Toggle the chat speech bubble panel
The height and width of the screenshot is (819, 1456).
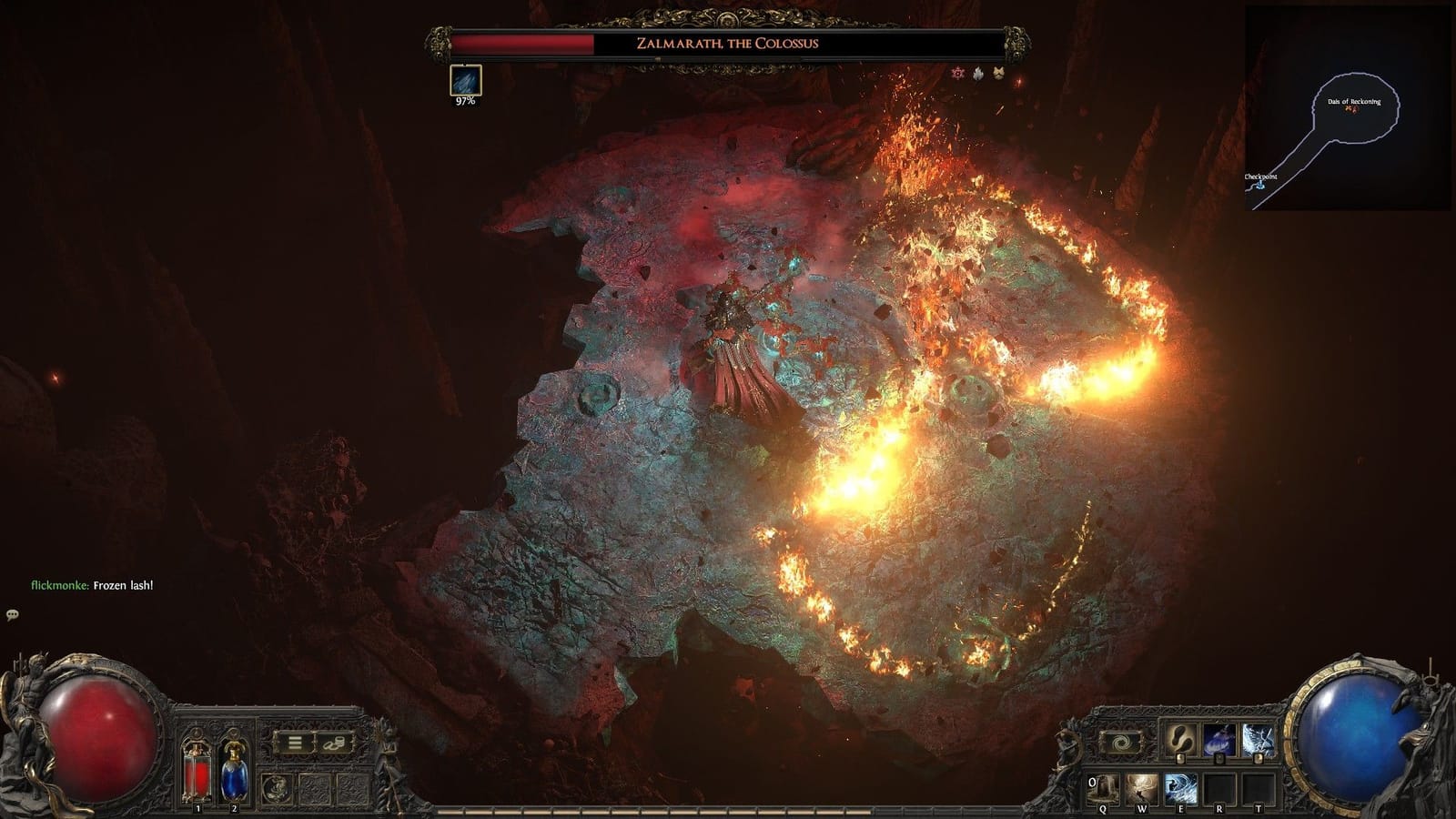pos(13,615)
